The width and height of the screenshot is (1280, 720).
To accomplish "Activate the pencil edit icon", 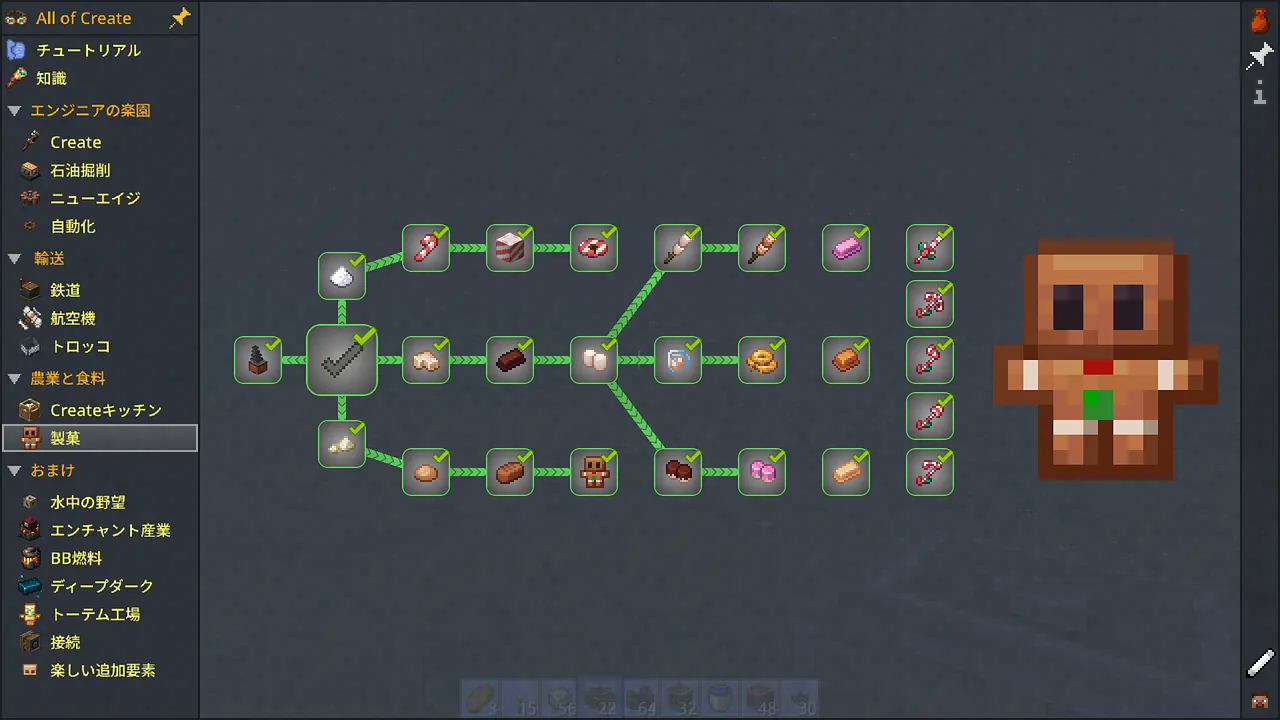I will [x=1260, y=662].
